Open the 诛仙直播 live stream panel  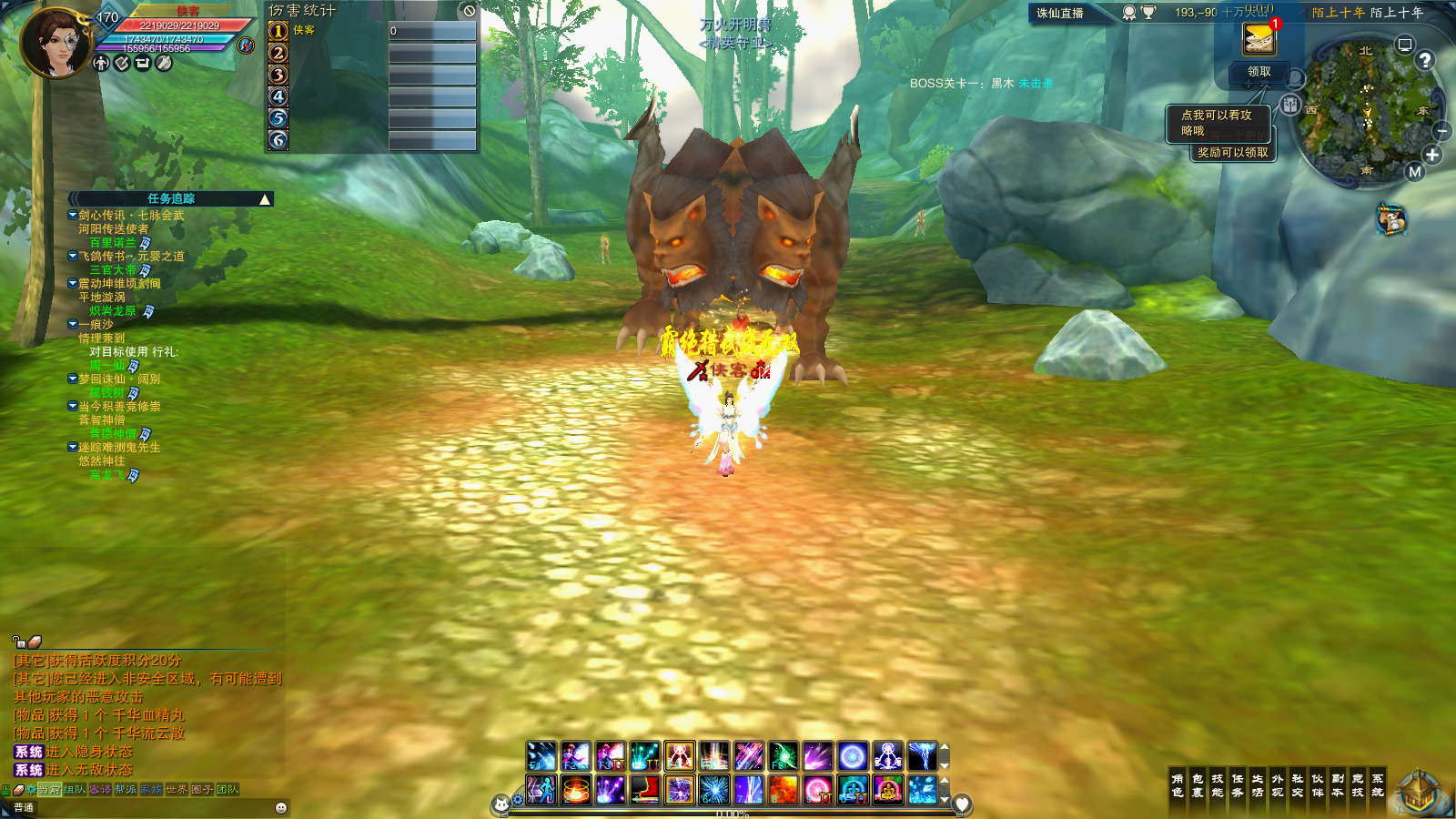tap(1060, 13)
